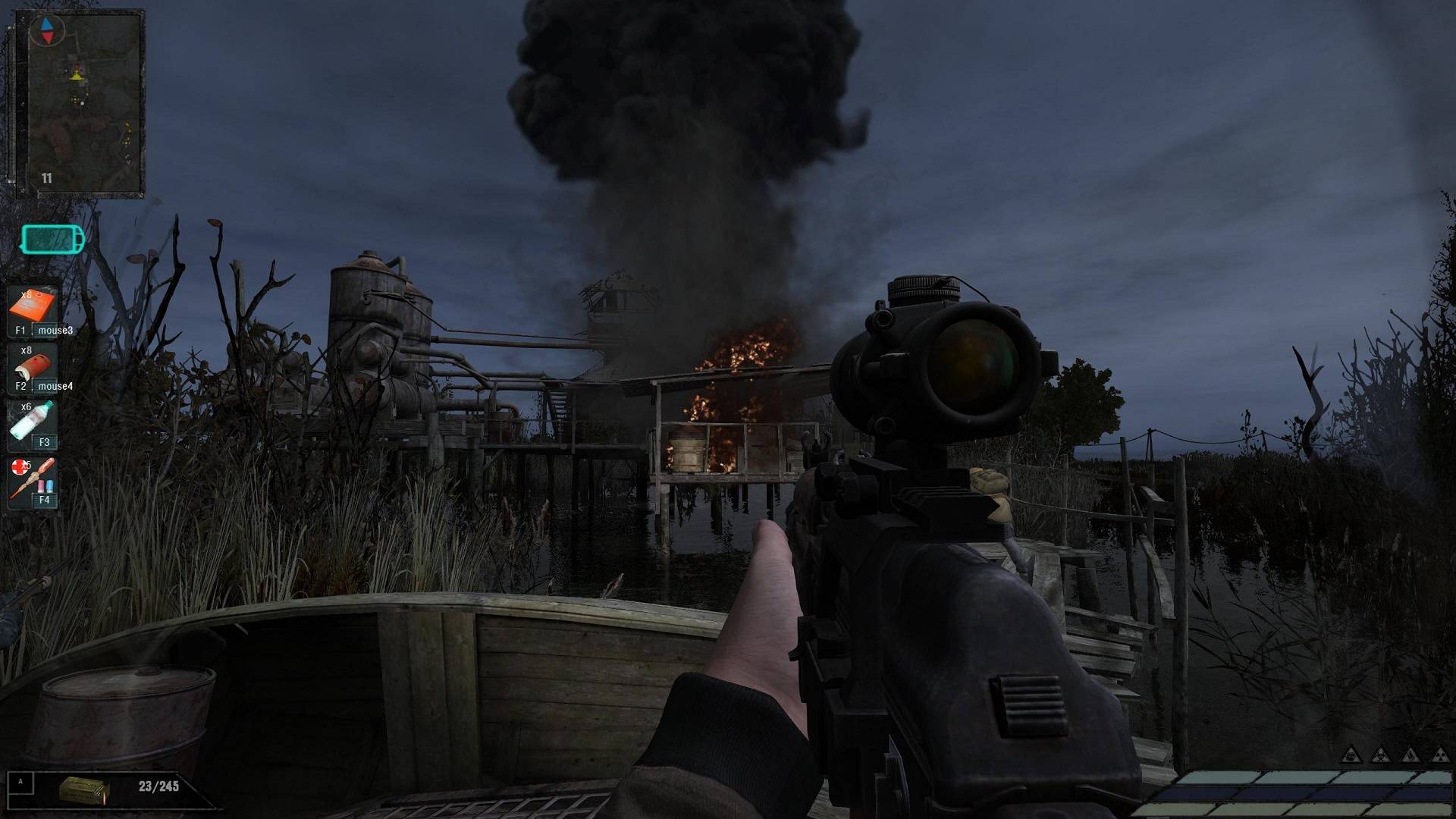
Task: Select the syringe and pills quick slot
Action: [x=32, y=479]
